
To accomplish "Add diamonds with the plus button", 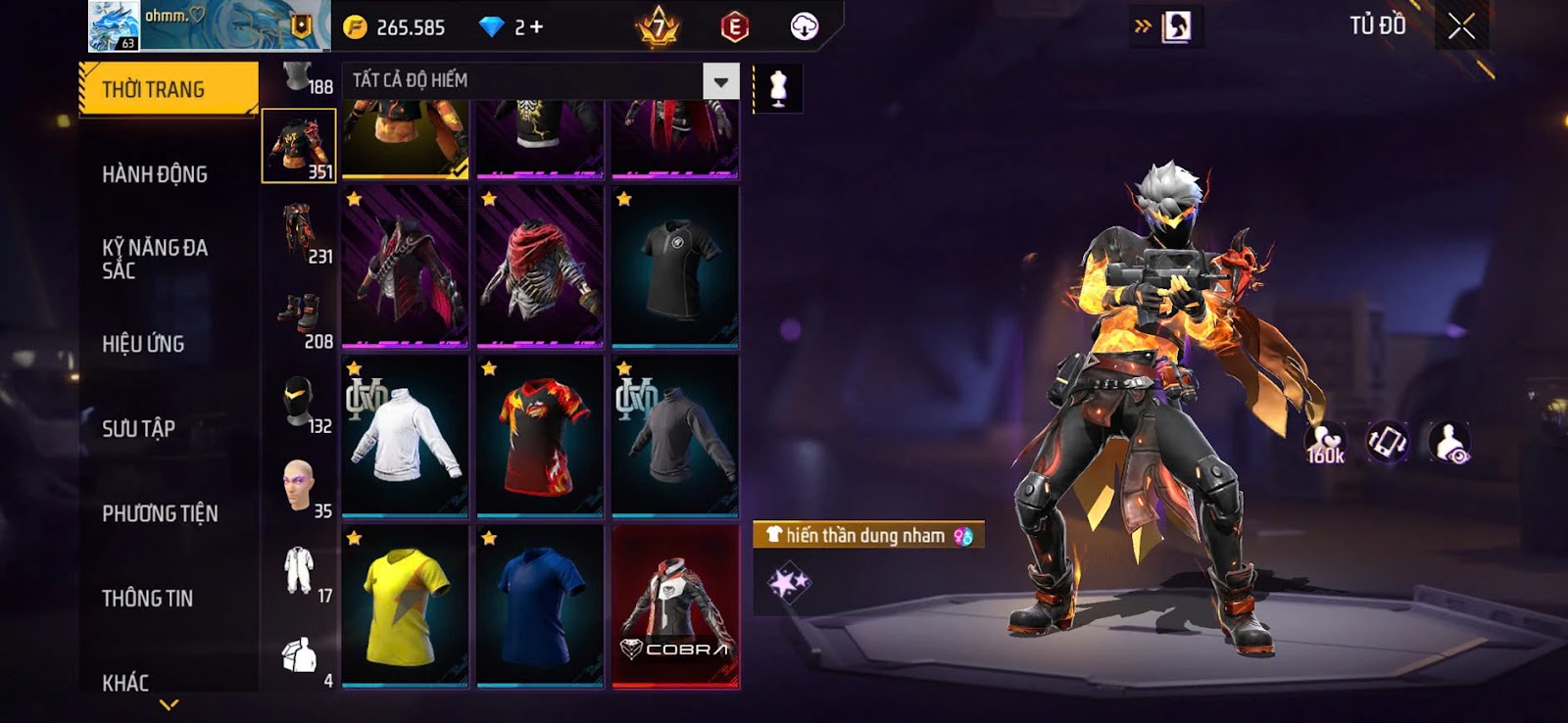I will (536, 27).
